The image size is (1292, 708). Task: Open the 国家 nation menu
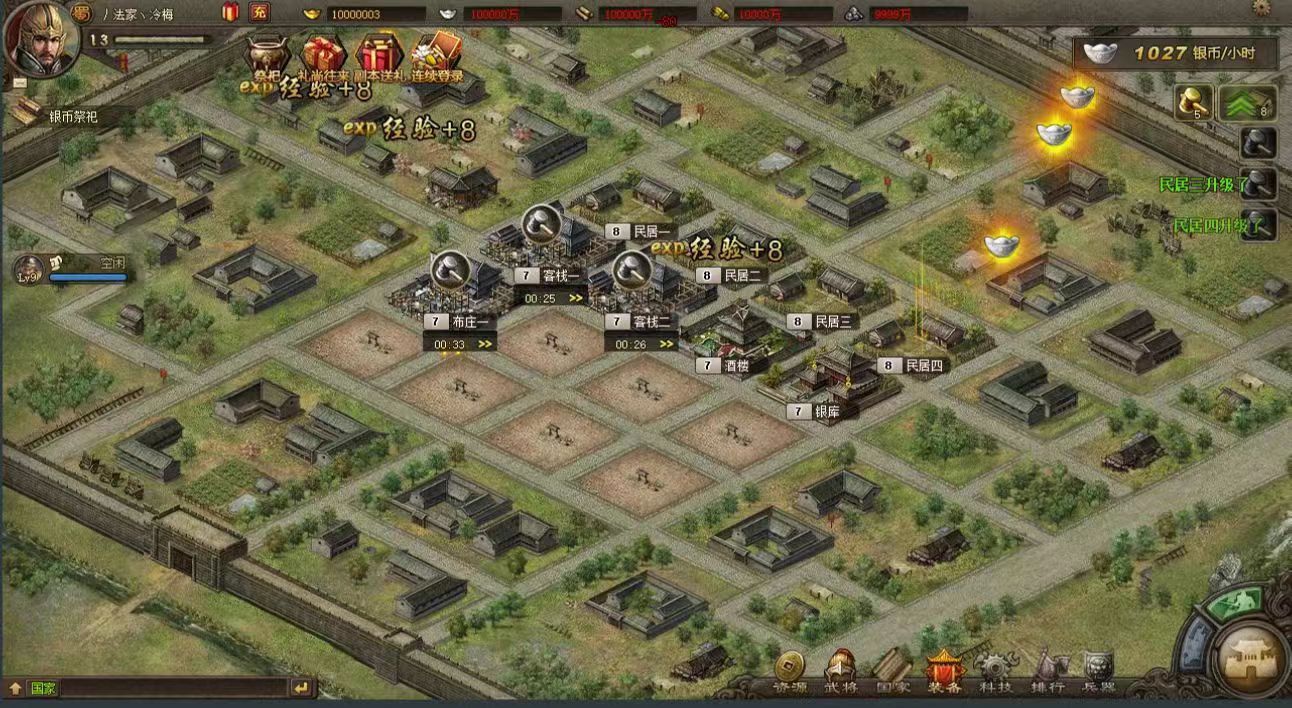click(892, 671)
